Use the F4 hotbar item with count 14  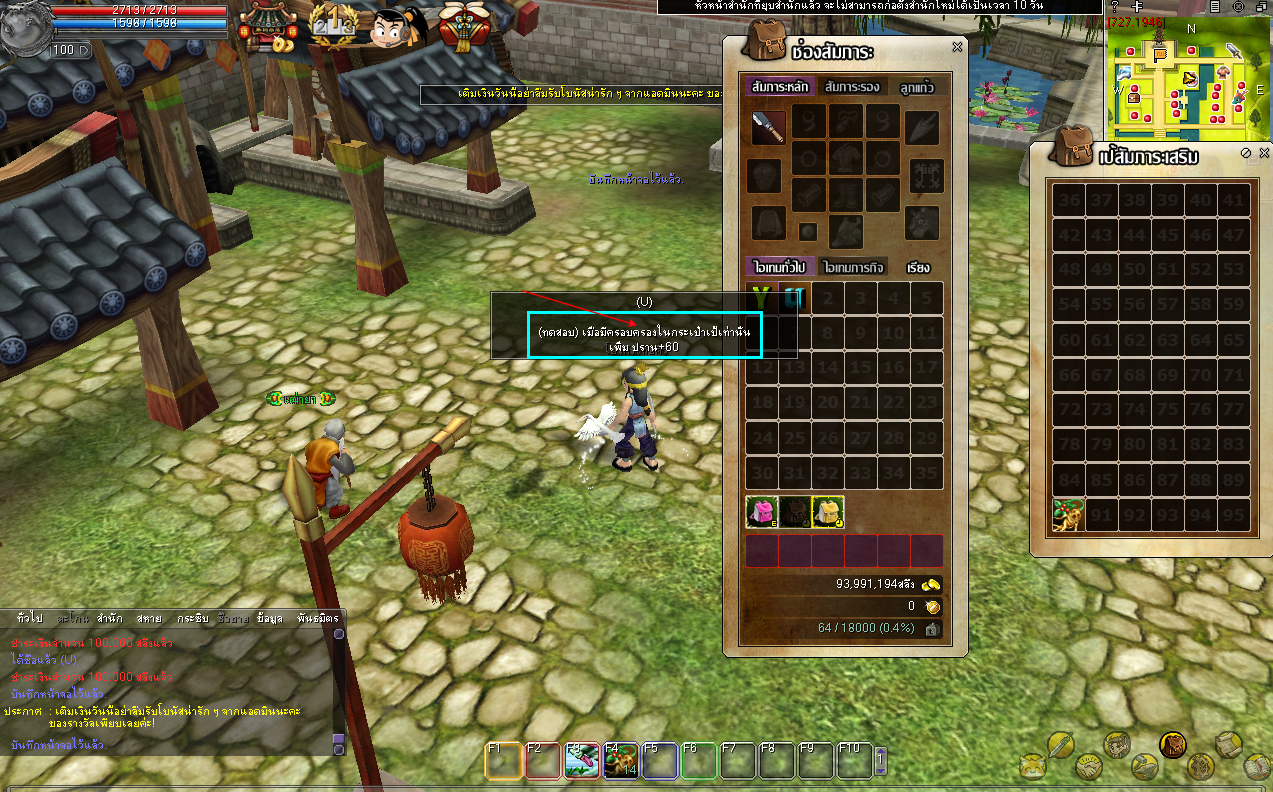tap(621, 762)
